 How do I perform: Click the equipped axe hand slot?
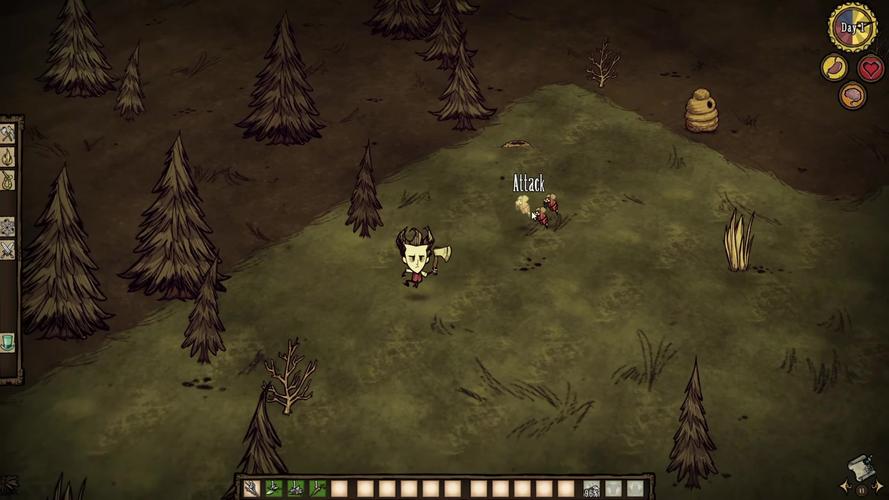point(592,489)
